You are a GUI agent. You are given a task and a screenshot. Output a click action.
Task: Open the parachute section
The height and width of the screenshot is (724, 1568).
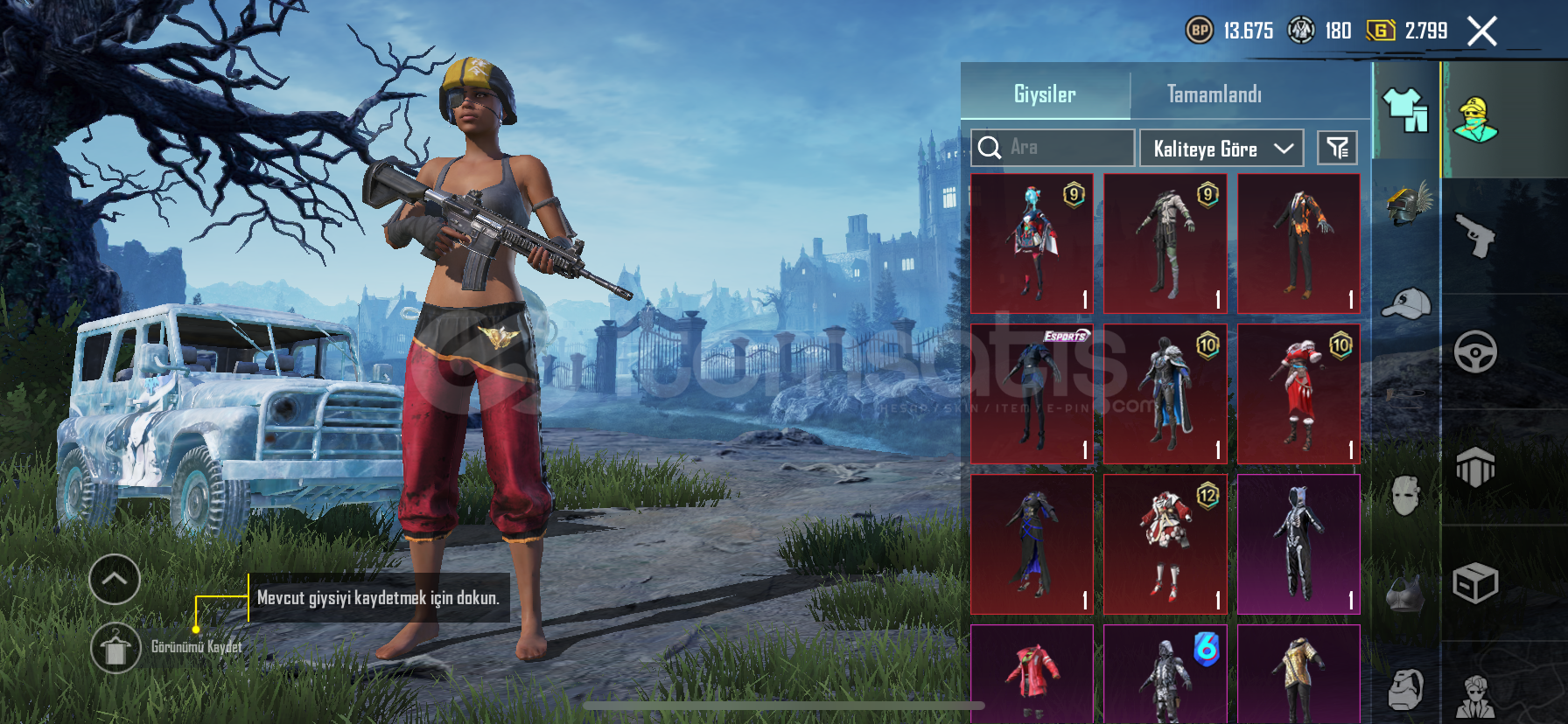(1475, 467)
